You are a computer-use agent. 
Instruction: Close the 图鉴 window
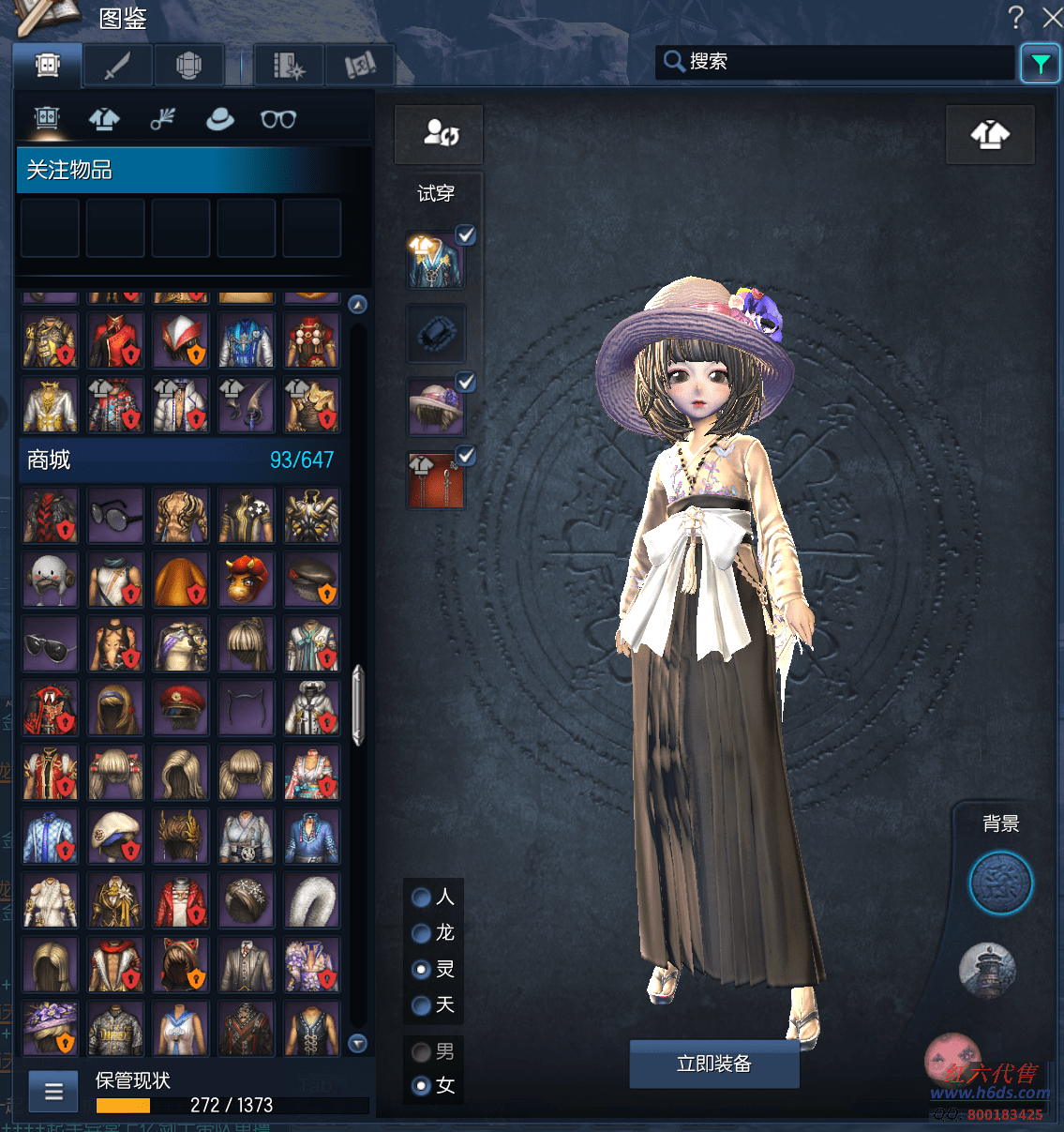(1052, 17)
